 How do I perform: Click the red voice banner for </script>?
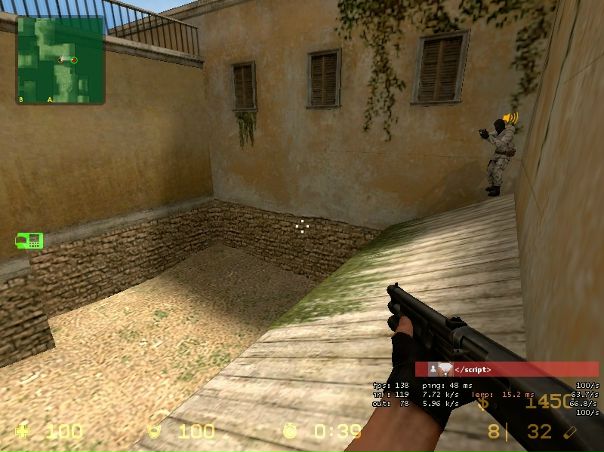pos(508,369)
